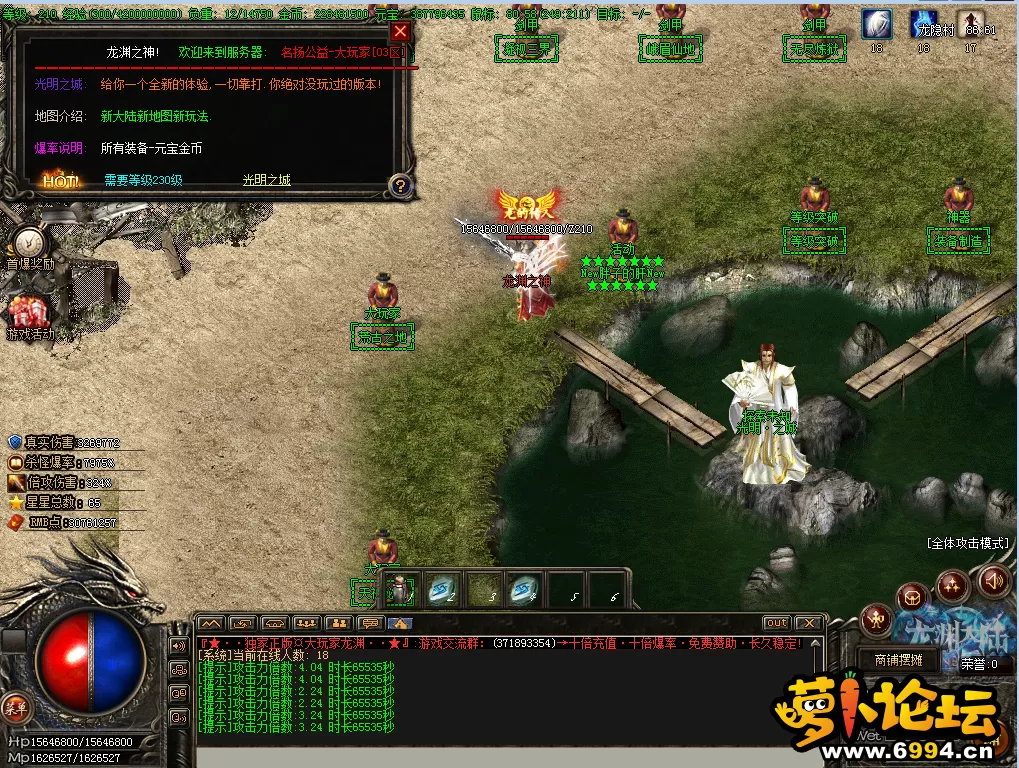Open the round treasure chest bag button

(912, 598)
